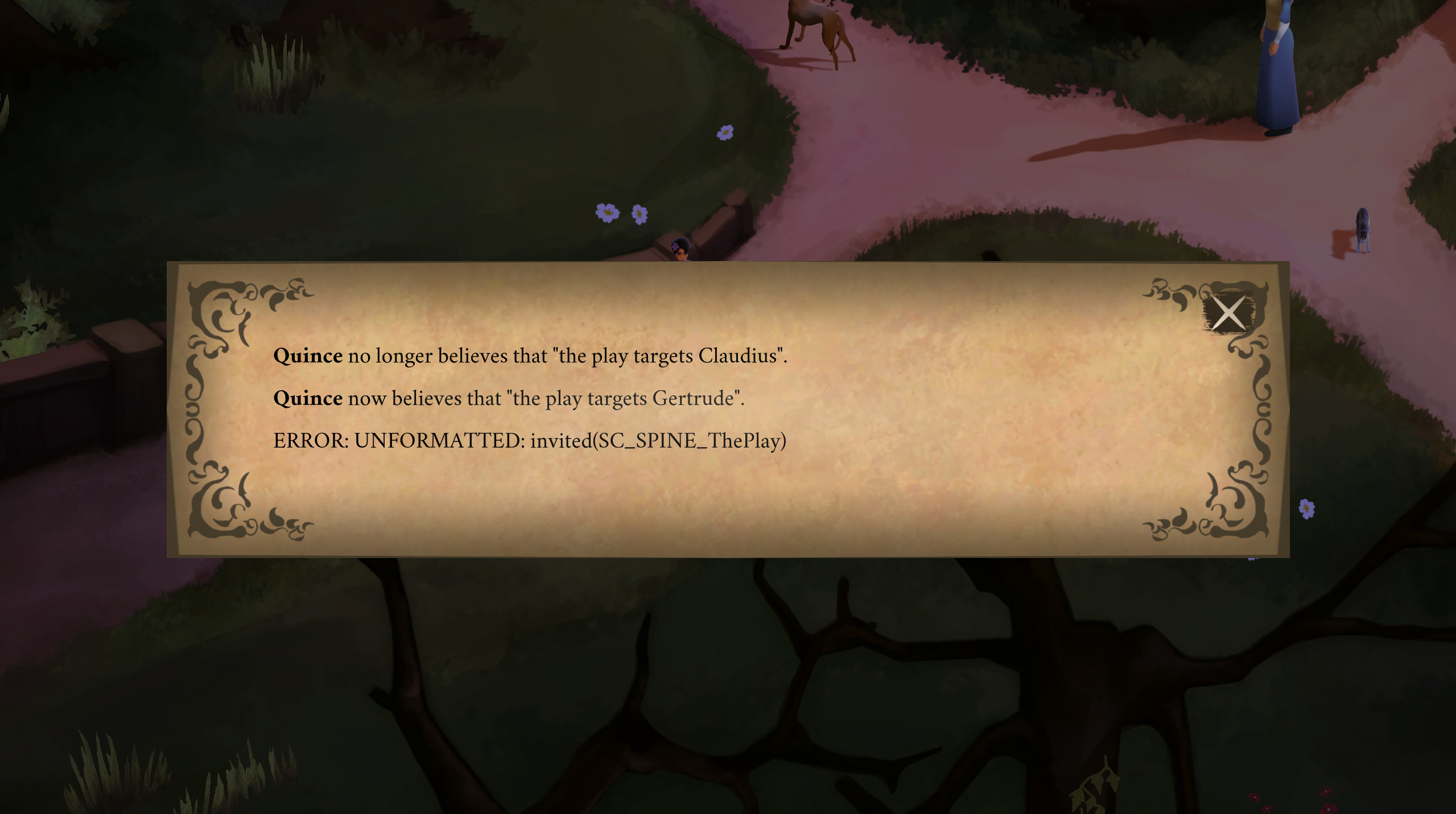Click the bold Quince name in the first line
Viewport: 1456px width, 814px height.
pos(307,356)
